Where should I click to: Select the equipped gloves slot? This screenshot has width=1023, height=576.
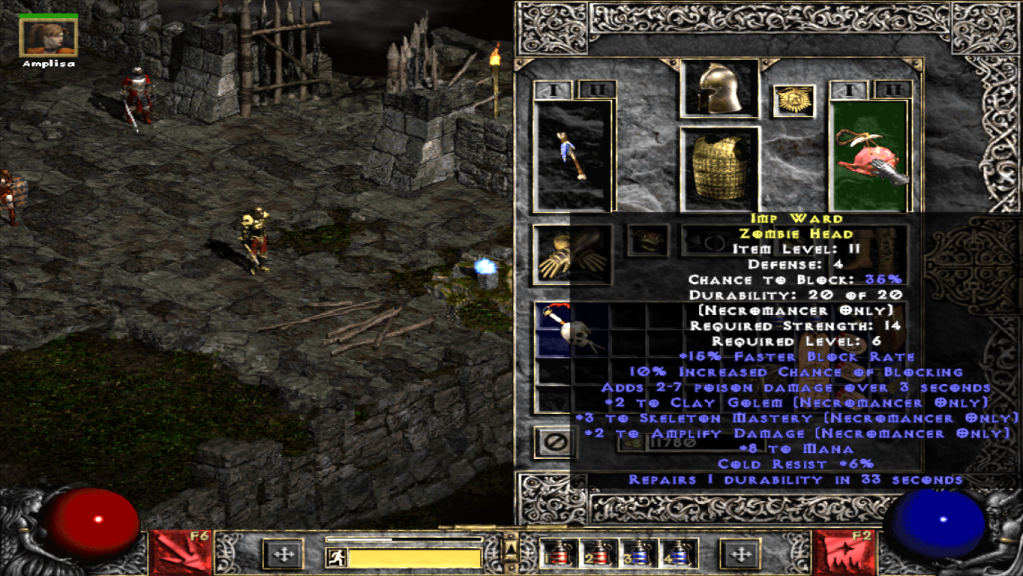(571, 255)
